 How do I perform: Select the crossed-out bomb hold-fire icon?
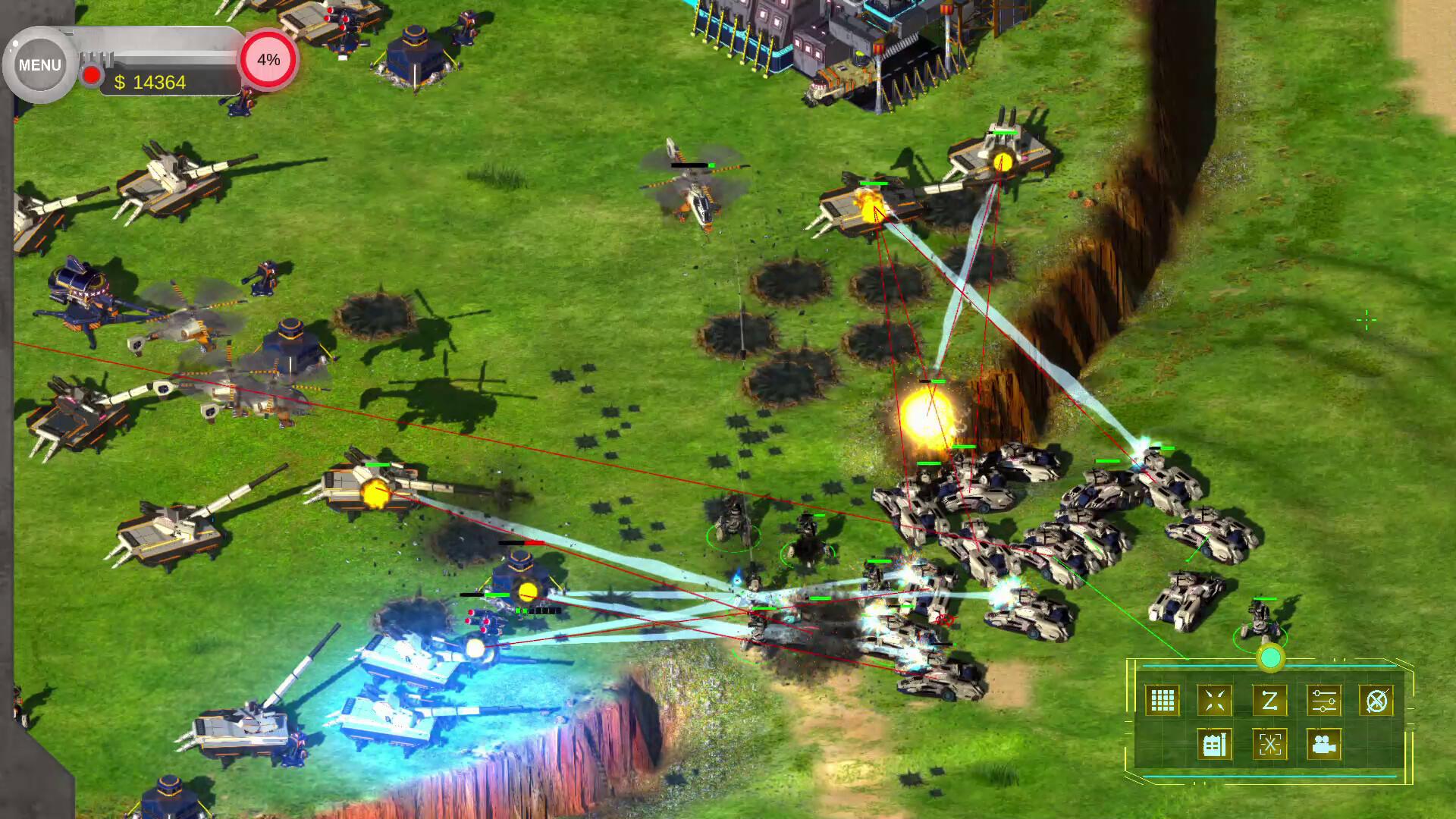coord(1376,698)
